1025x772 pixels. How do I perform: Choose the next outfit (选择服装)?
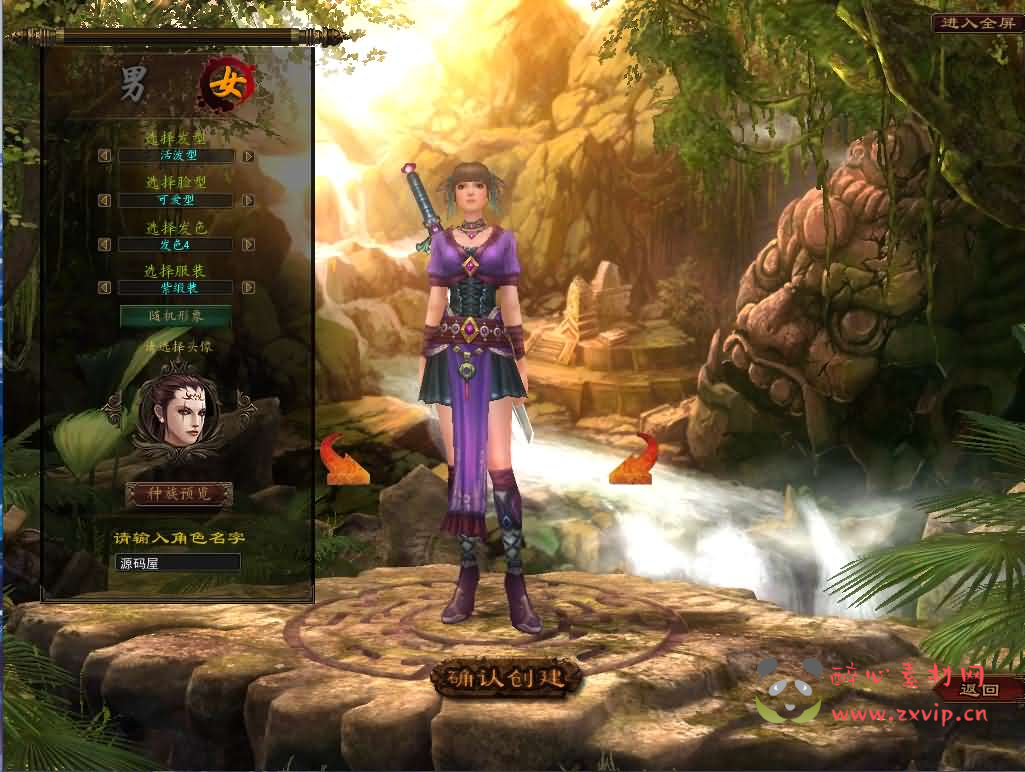click(x=248, y=288)
